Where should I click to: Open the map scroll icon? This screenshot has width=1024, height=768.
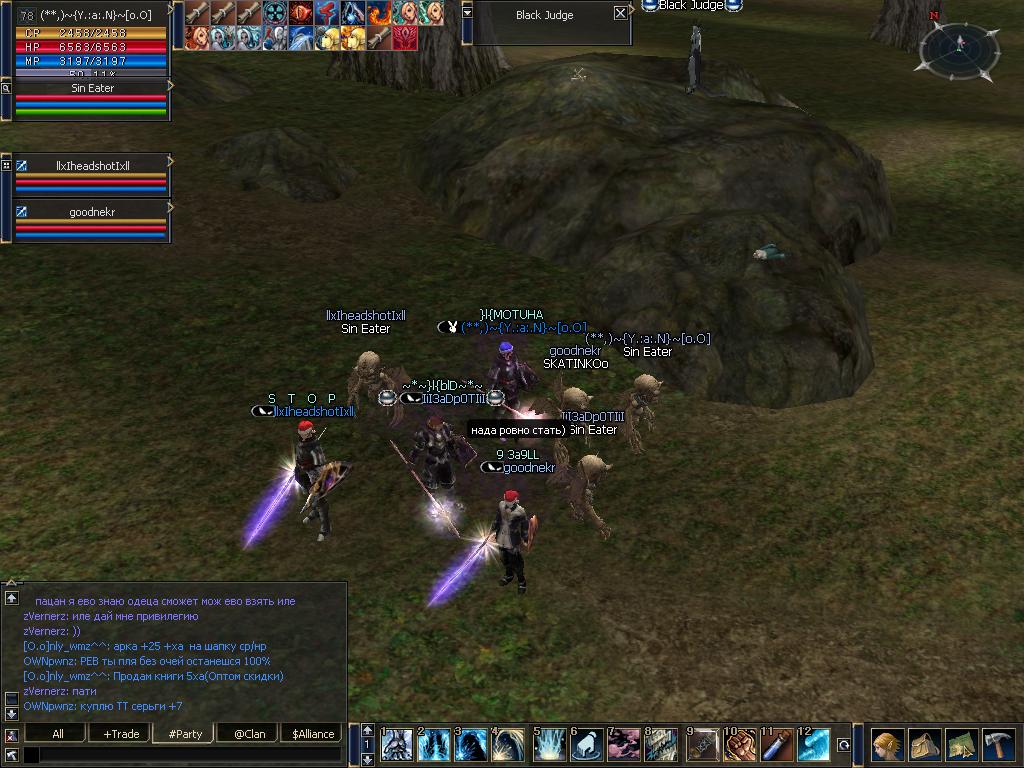click(961, 746)
